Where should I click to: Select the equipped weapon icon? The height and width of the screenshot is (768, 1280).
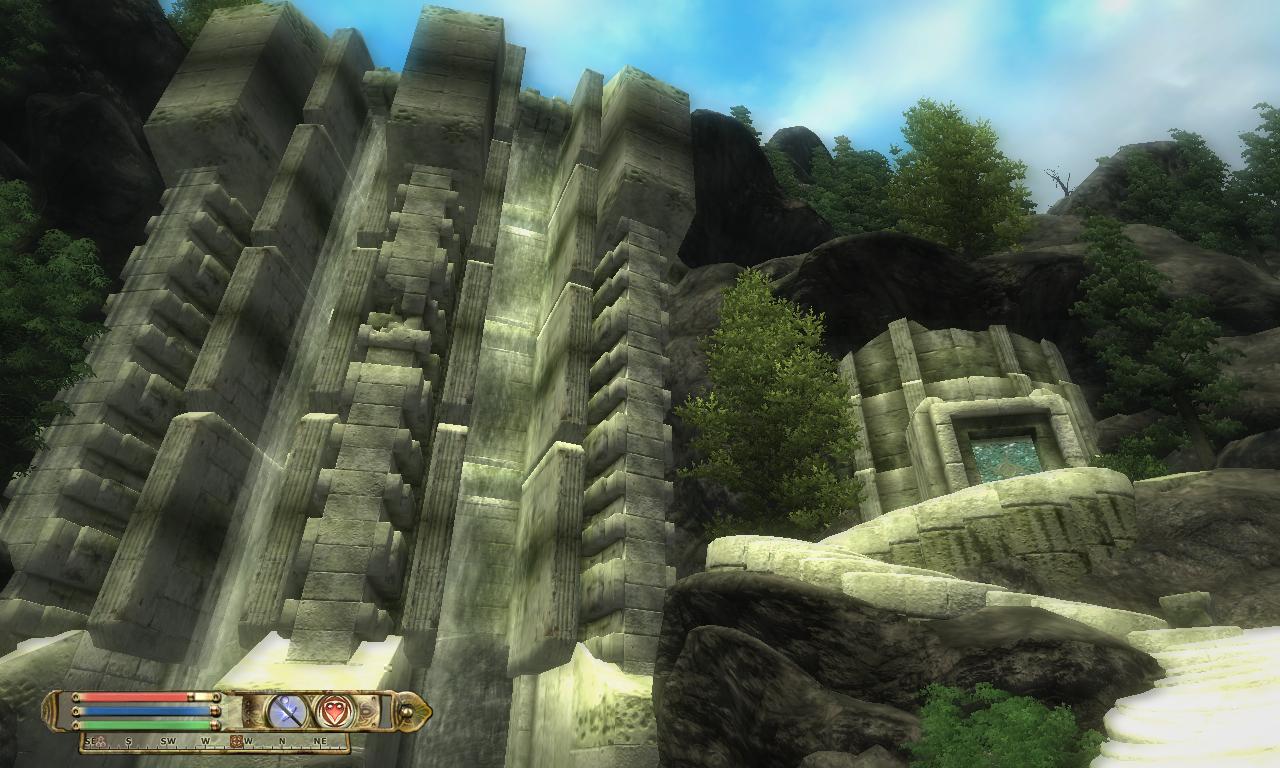(285, 711)
